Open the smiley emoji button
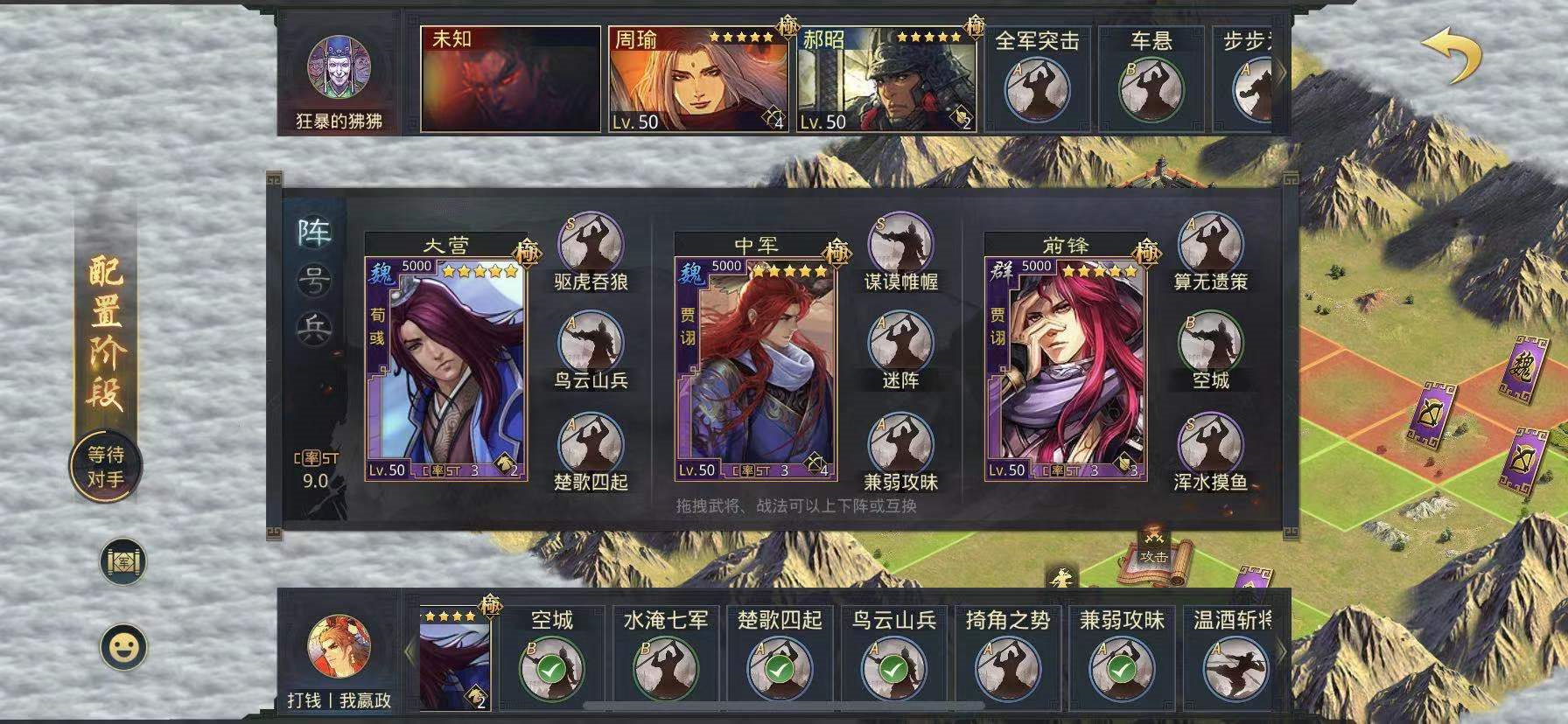This screenshot has height=724, width=1568. 123,647
